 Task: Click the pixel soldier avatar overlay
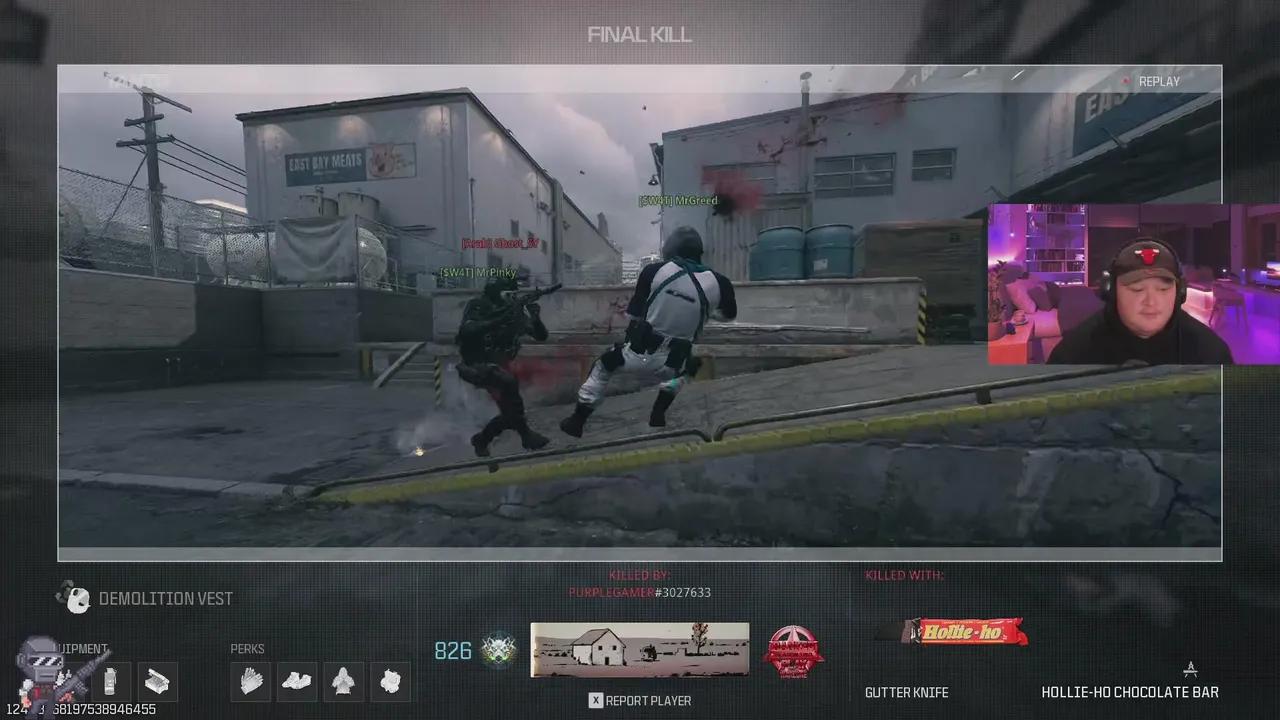(x=41, y=675)
